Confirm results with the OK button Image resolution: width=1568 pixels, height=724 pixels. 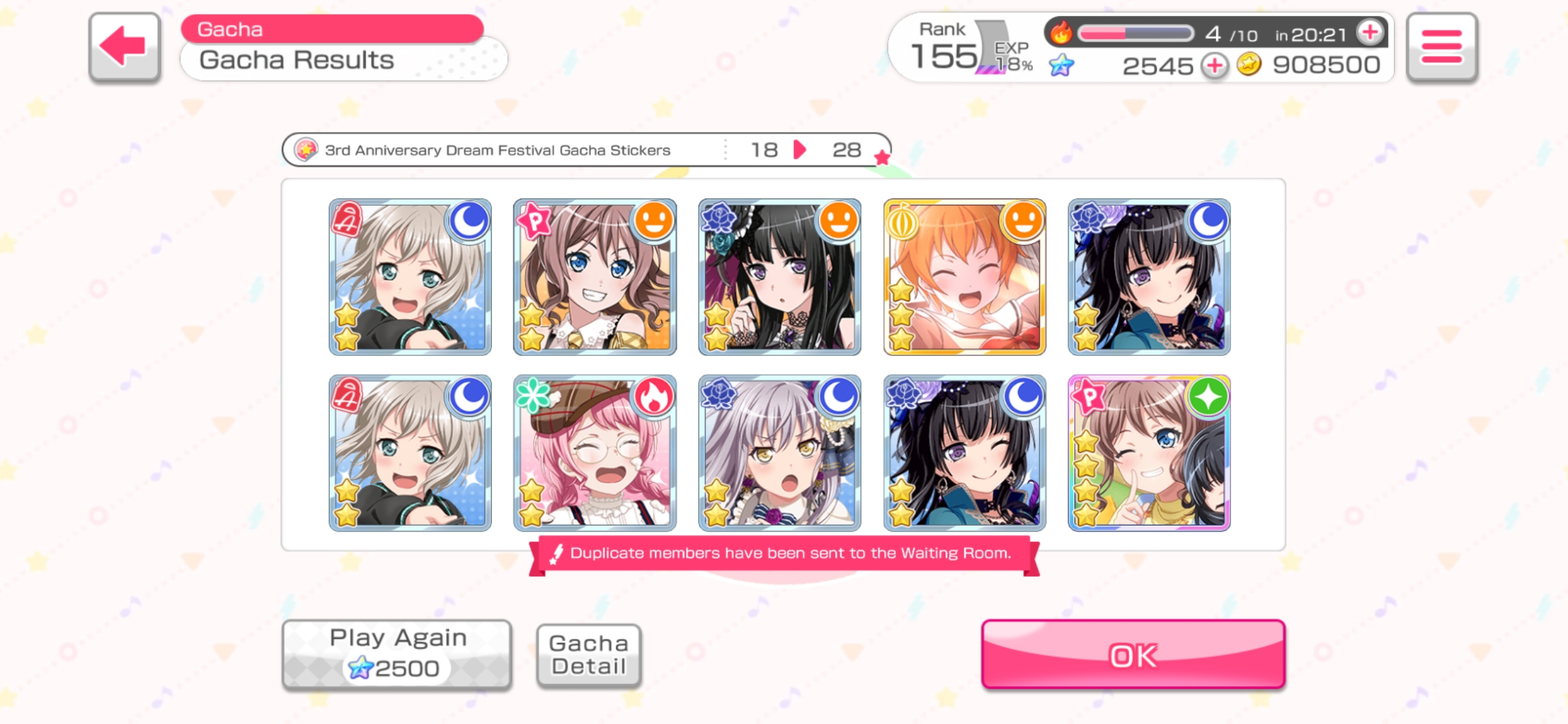[x=1132, y=654]
